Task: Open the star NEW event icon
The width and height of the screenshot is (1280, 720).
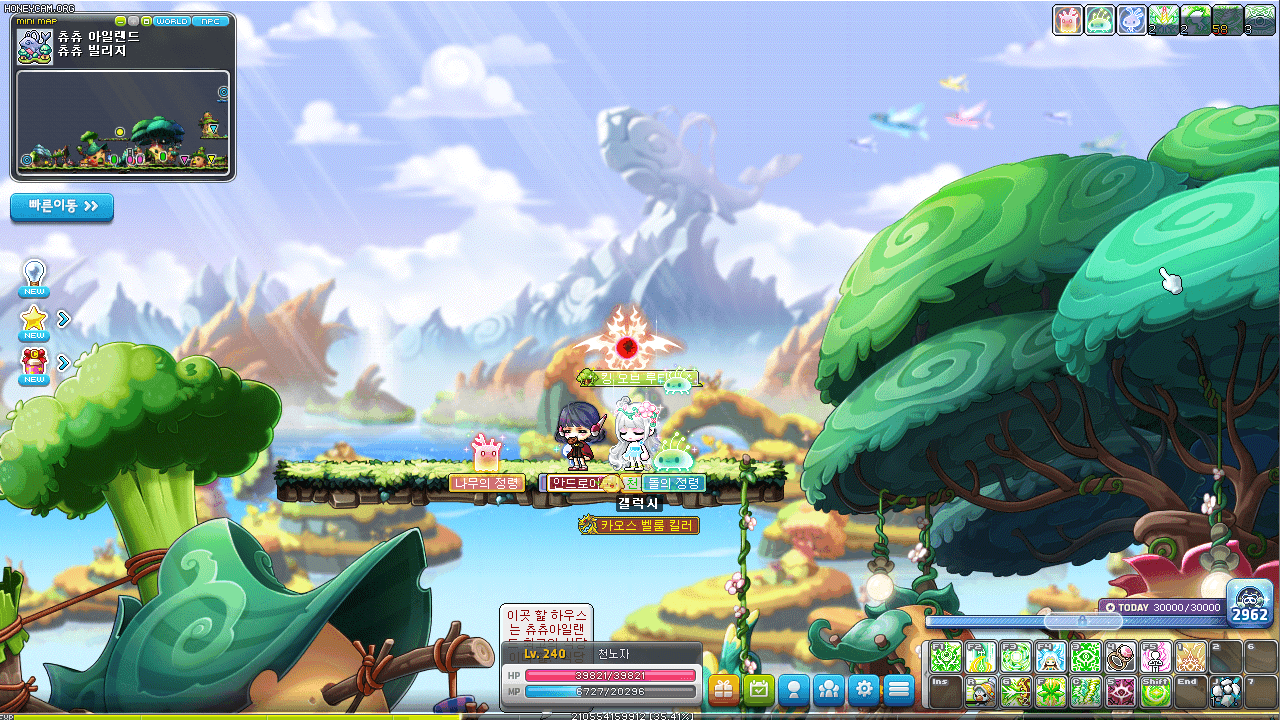Action: 35,320
